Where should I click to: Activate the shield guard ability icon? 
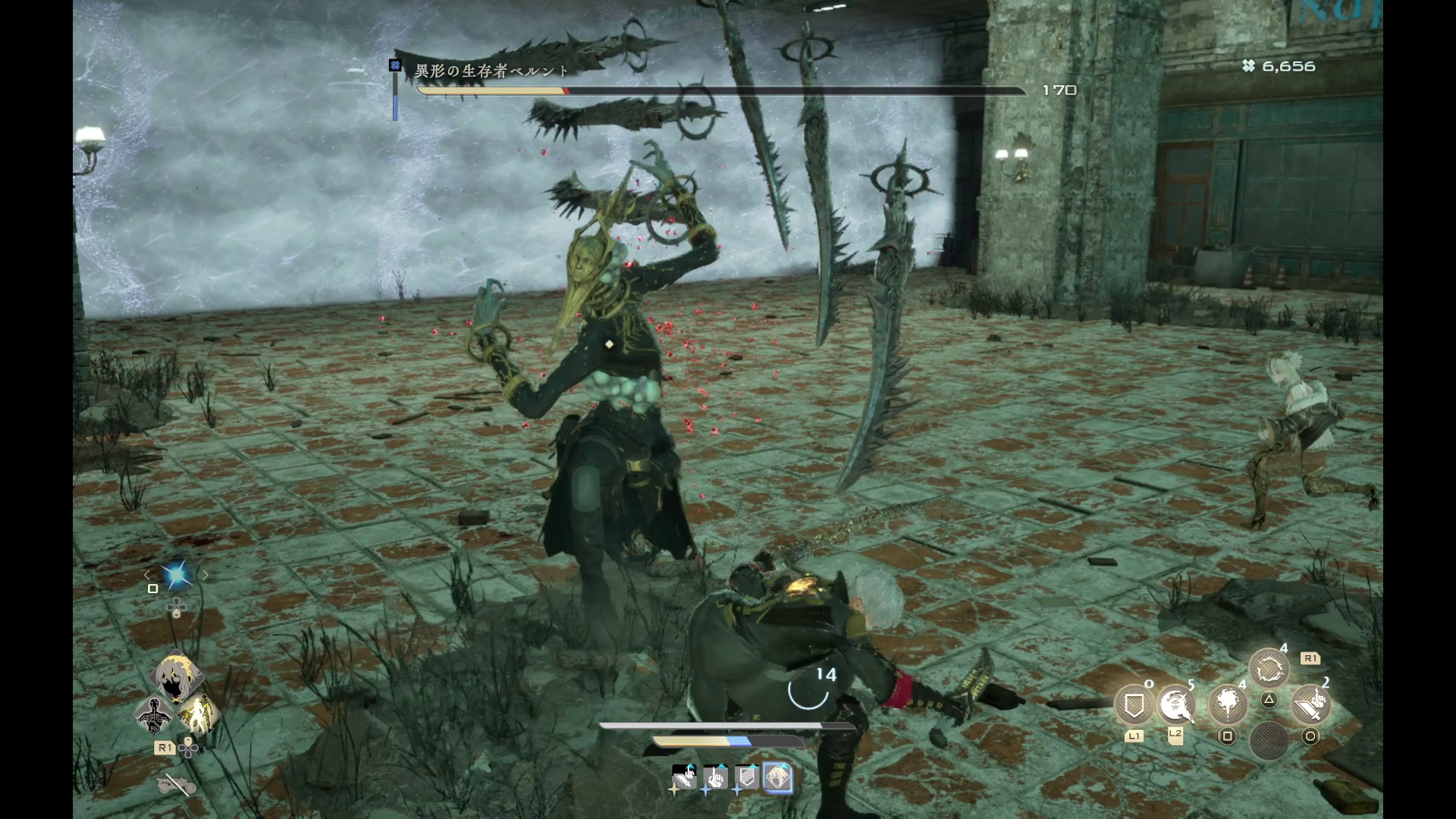(x=1134, y=706)
